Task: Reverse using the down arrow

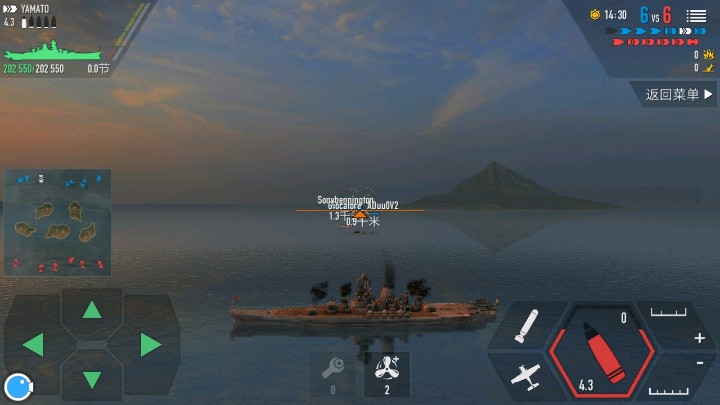Action: 92,379
